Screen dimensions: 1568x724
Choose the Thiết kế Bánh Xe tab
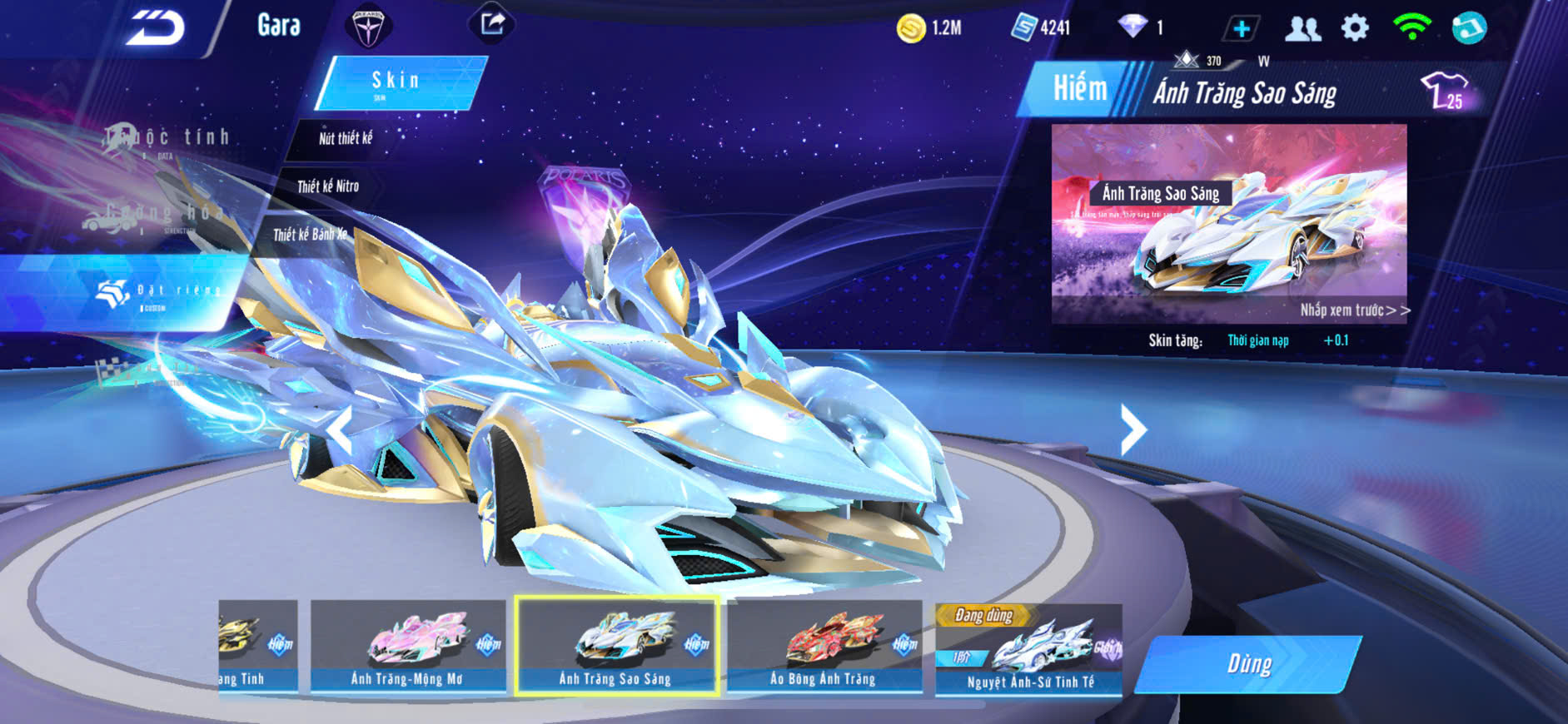coord(309,235)
